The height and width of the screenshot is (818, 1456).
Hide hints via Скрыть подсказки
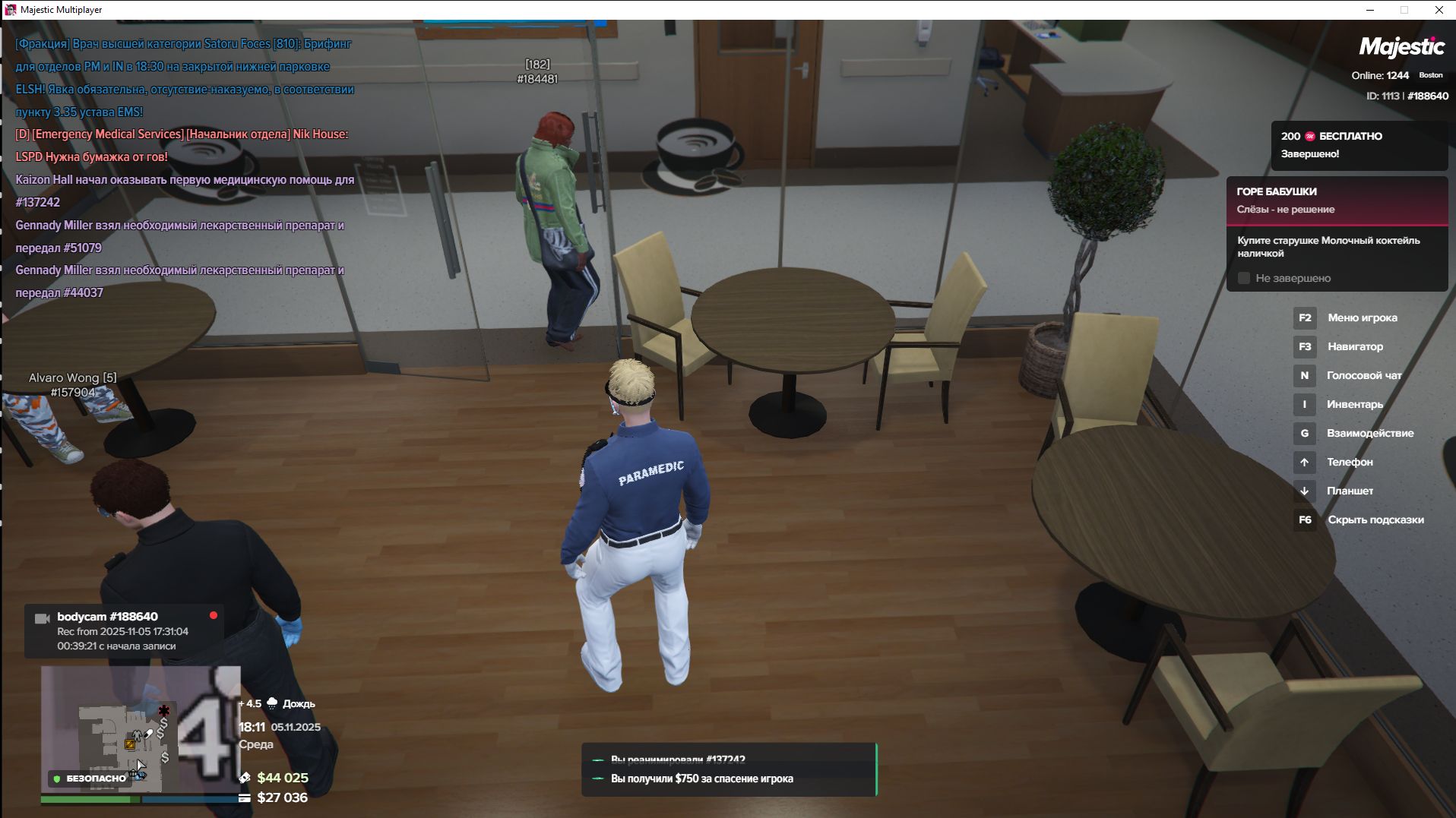pos(1375,520)
